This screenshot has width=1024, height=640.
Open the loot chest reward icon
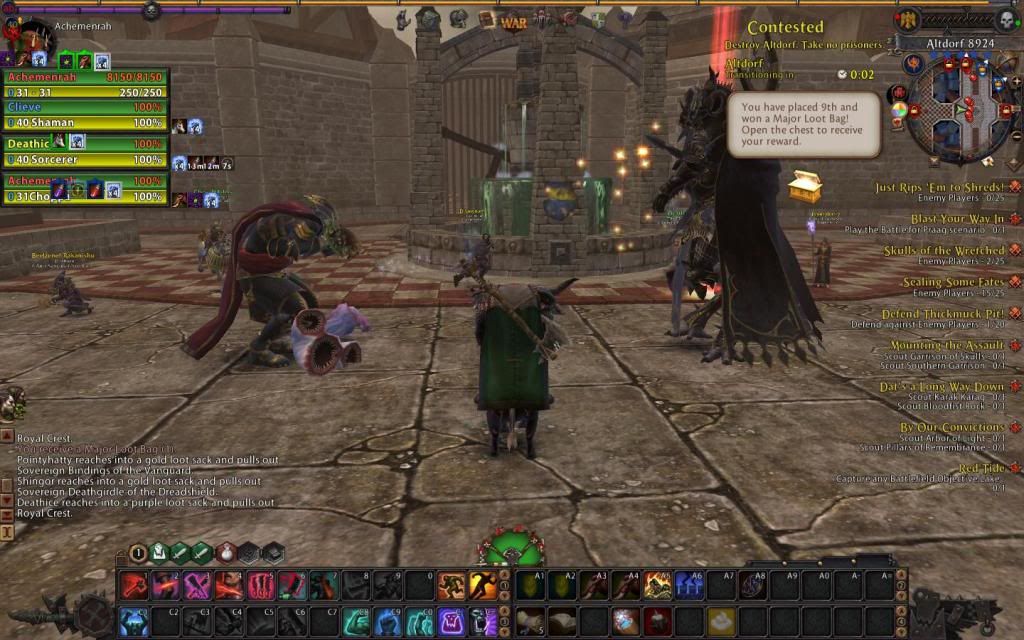[x=805, y=186]
